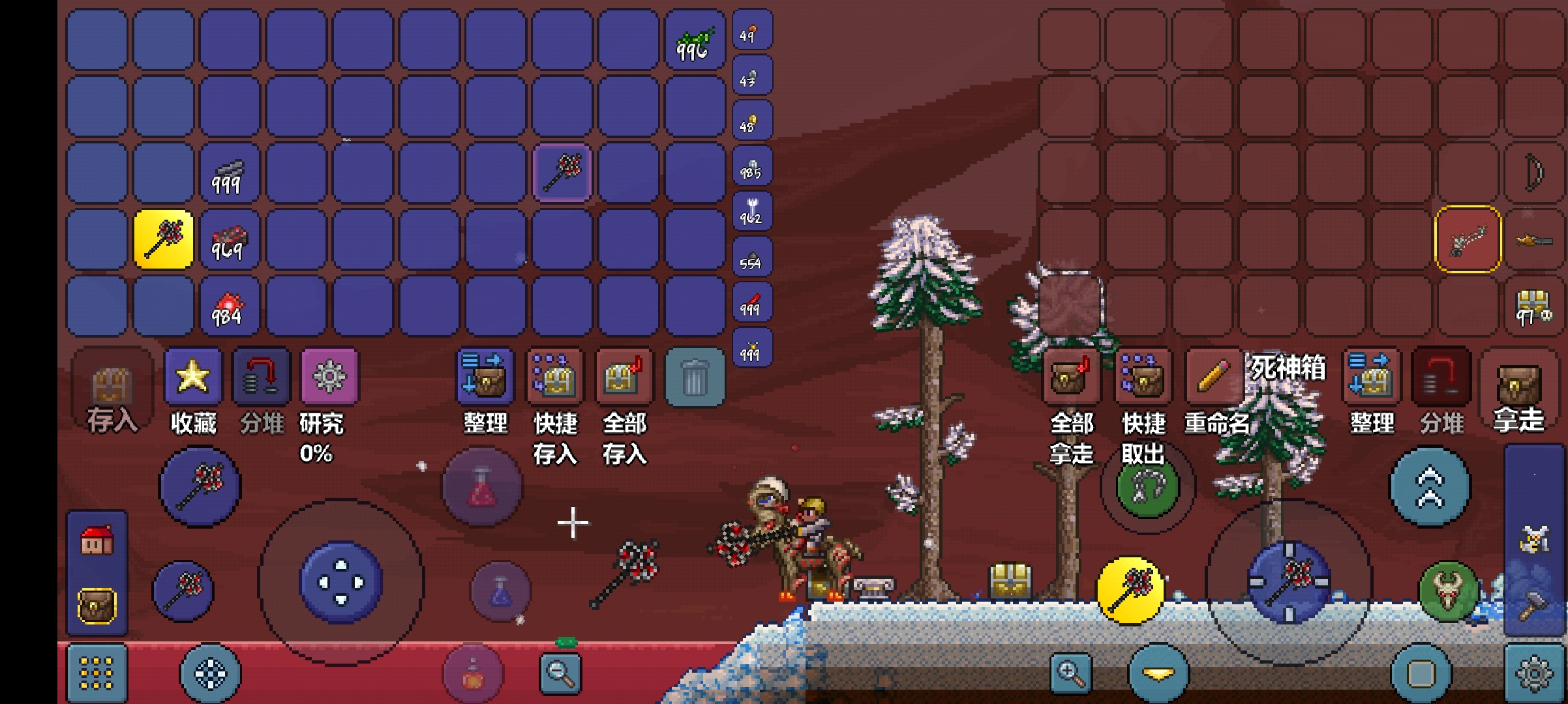Select the trash can slot
Viewport: 1568px width, 704px height.
point(694,377)
